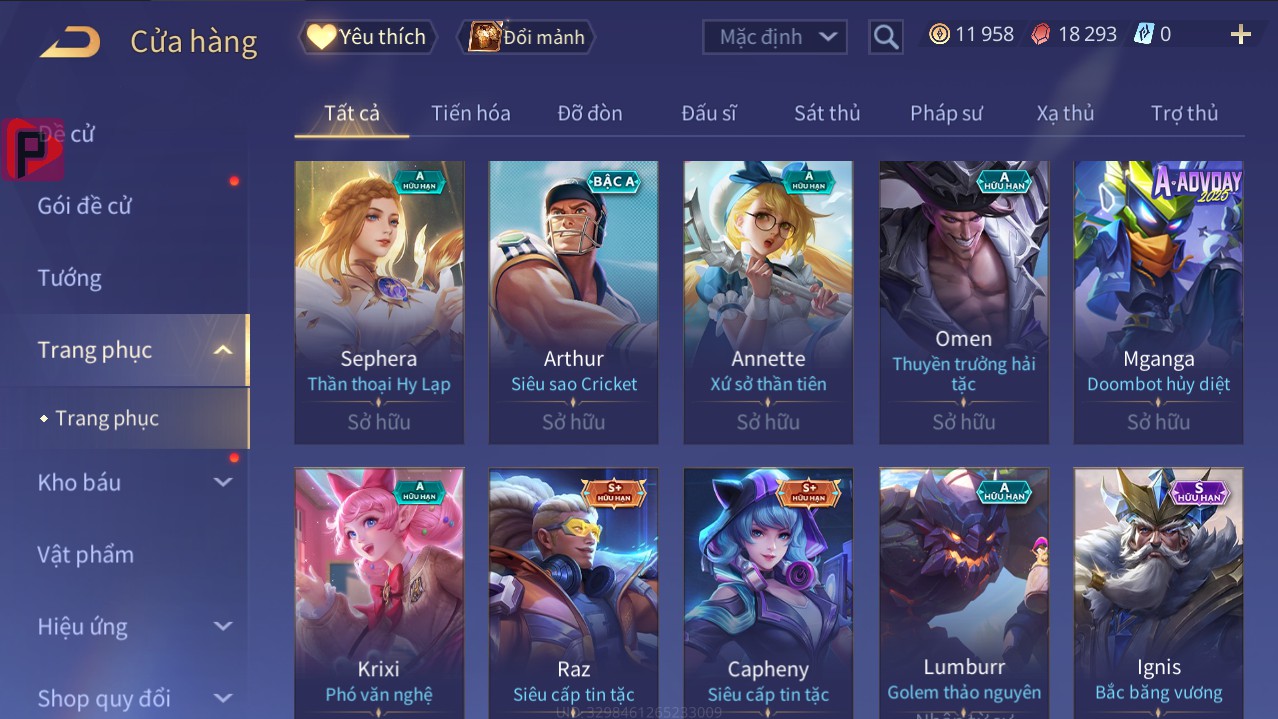Viewport: 1278px width, 719px height.
Task: Show the Đấu sĩ category
Action: (x=709, y=113)
